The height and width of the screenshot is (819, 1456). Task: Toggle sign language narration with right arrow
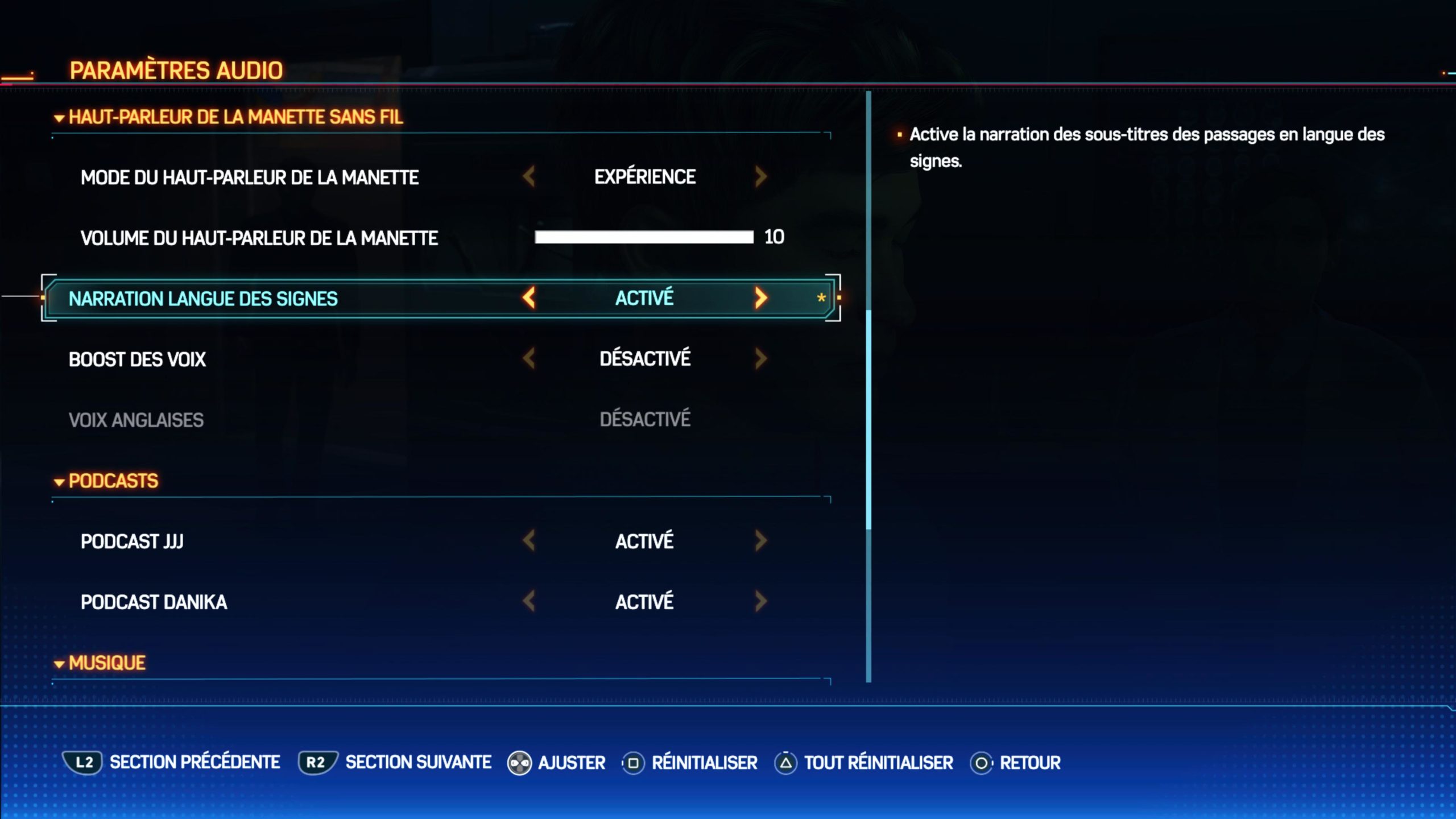(x=761, y=297)
